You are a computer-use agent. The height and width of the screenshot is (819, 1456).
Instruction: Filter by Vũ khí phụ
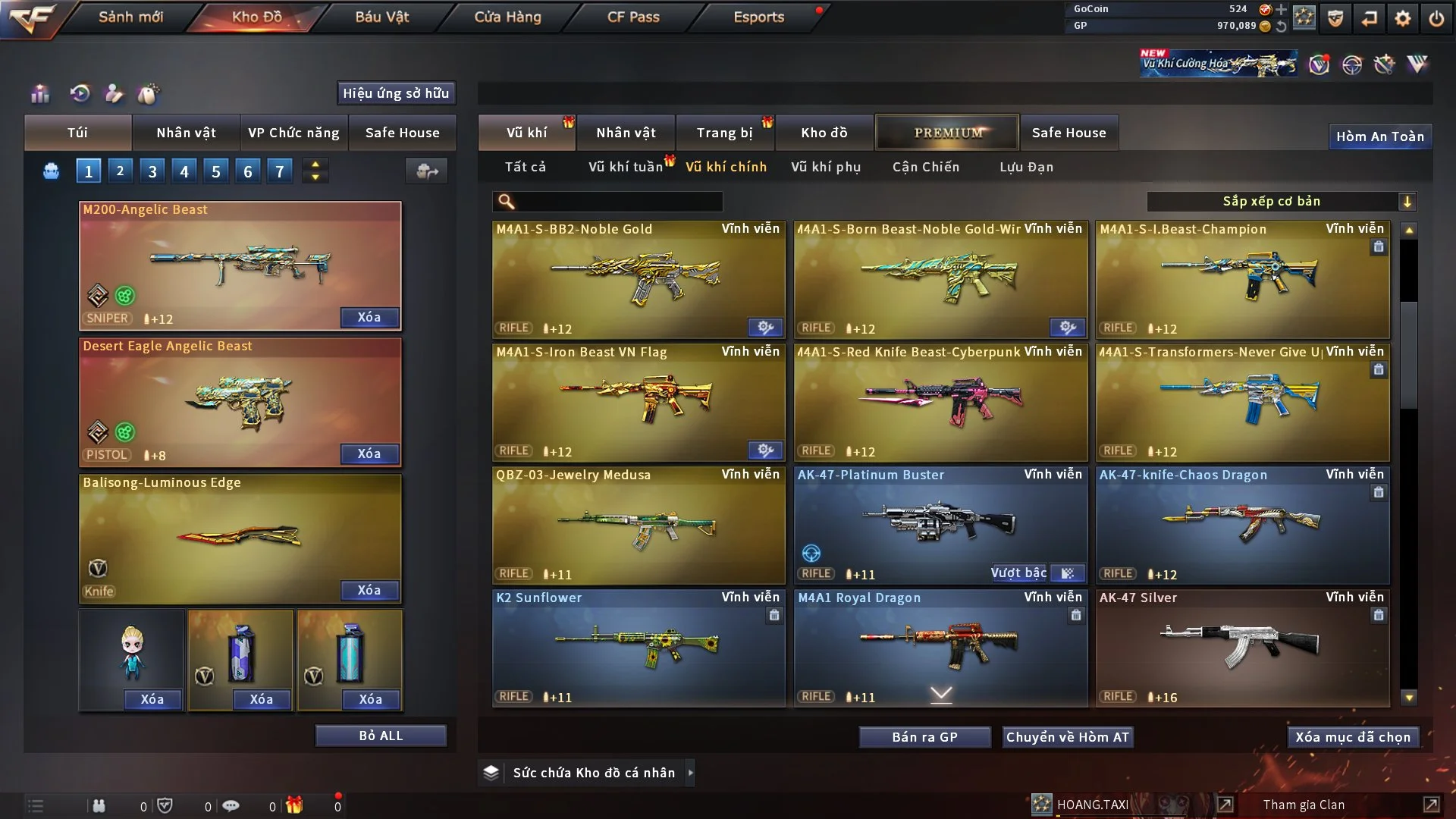click(826, 167)
